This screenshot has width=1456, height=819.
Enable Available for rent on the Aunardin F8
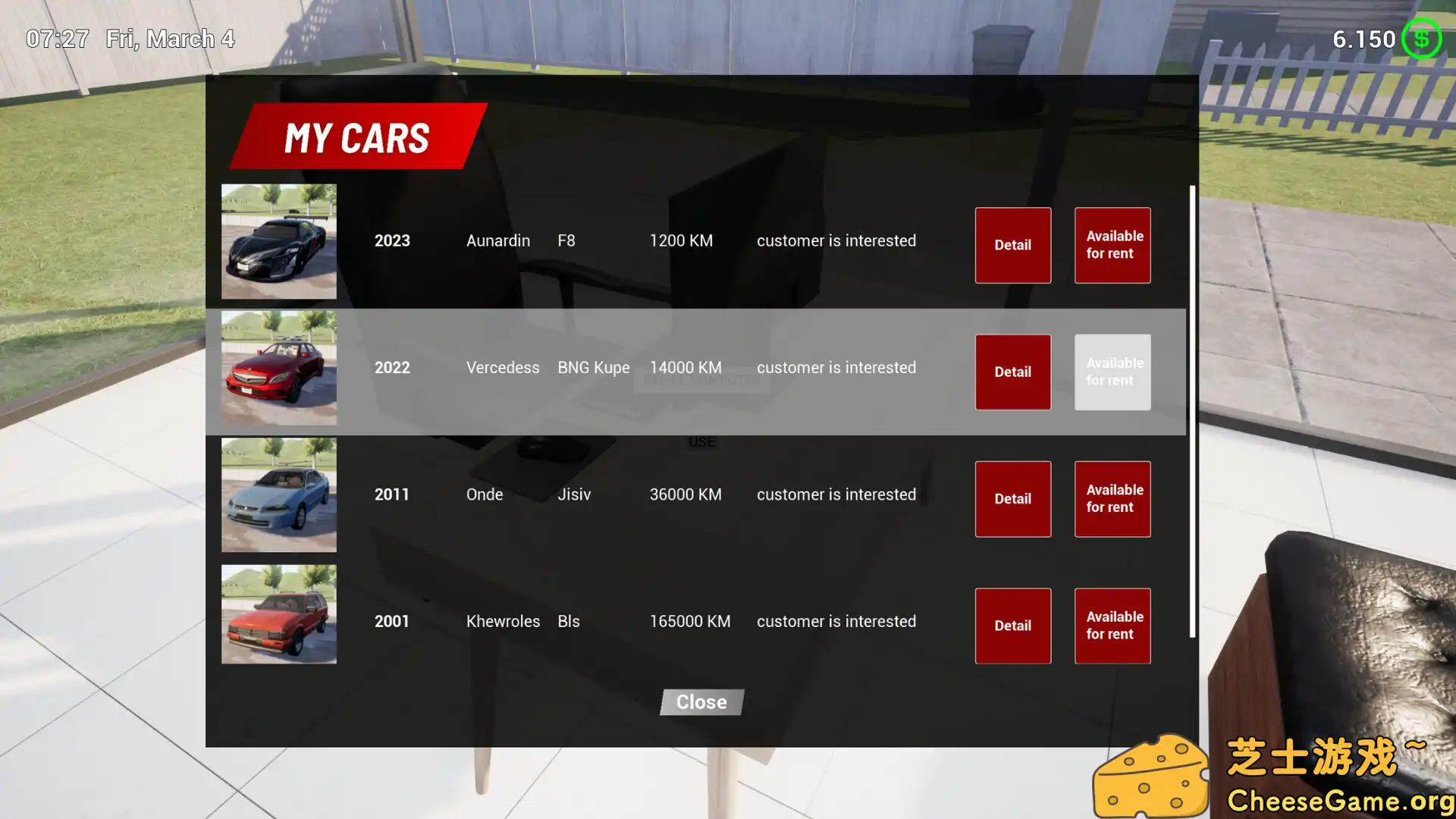point(1112,245)
